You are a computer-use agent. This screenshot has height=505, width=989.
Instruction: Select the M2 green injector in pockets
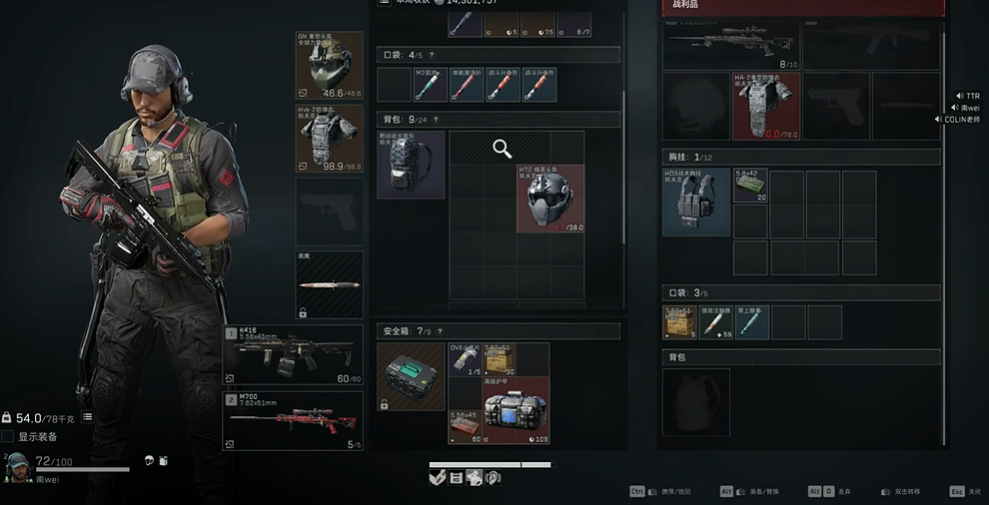tap(431, 85)
